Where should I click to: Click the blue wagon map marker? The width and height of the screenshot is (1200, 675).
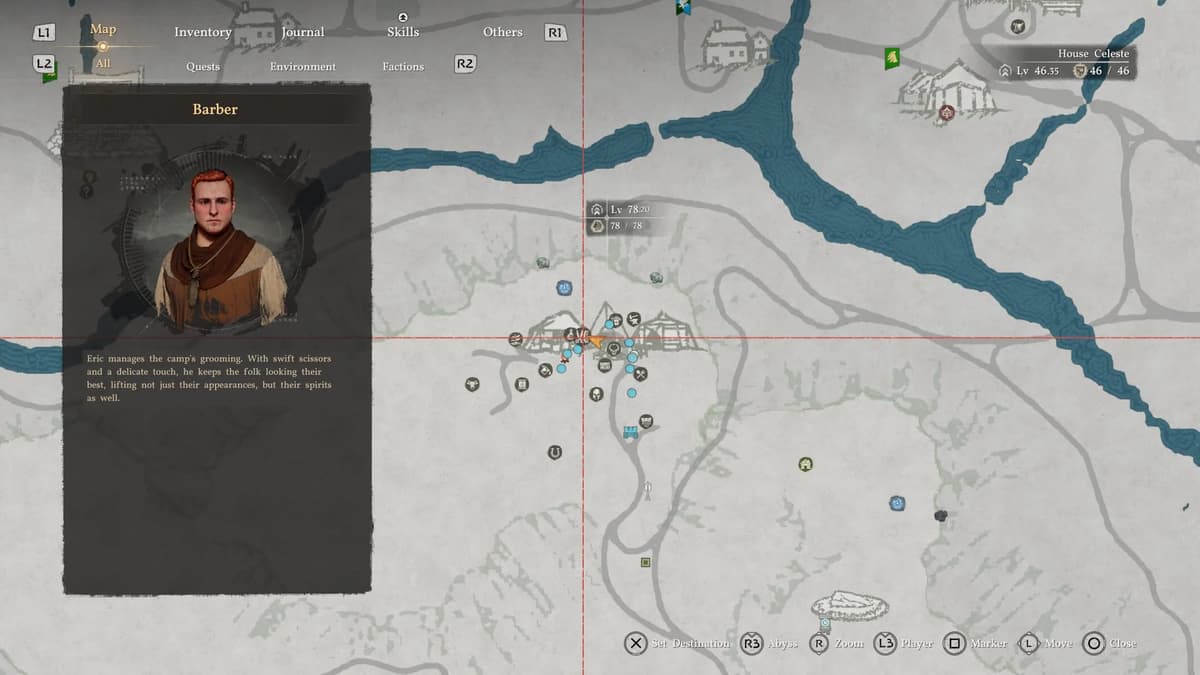tap(630, 432)
